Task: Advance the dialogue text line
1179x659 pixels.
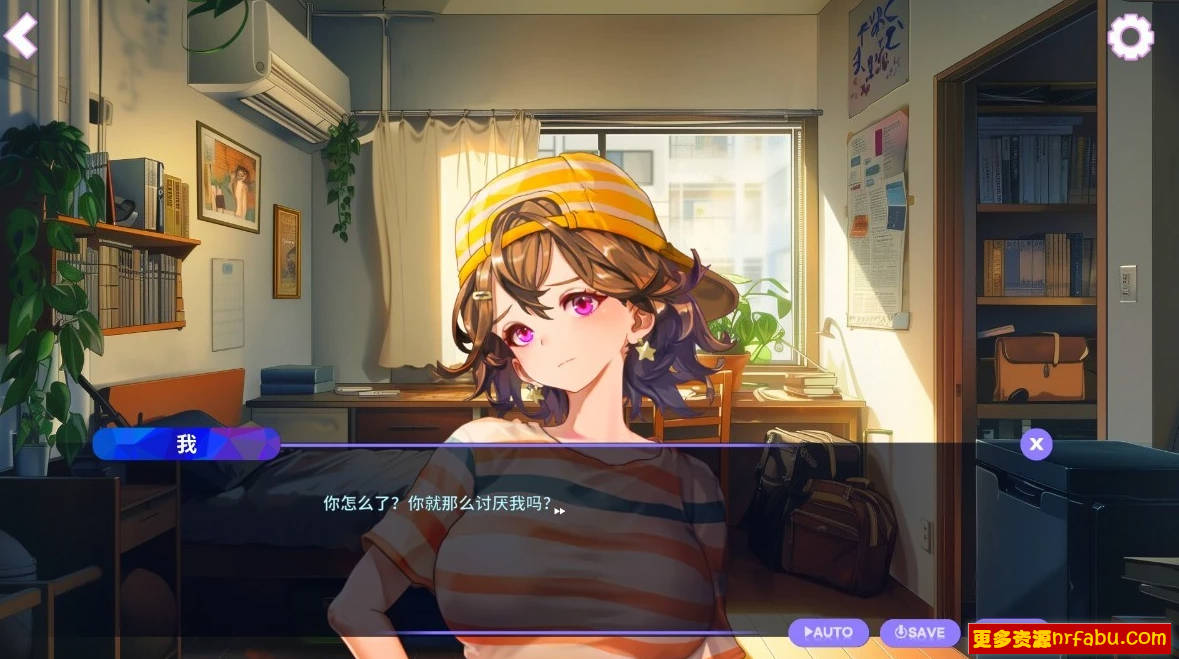Action: click(x=559, y=510)
